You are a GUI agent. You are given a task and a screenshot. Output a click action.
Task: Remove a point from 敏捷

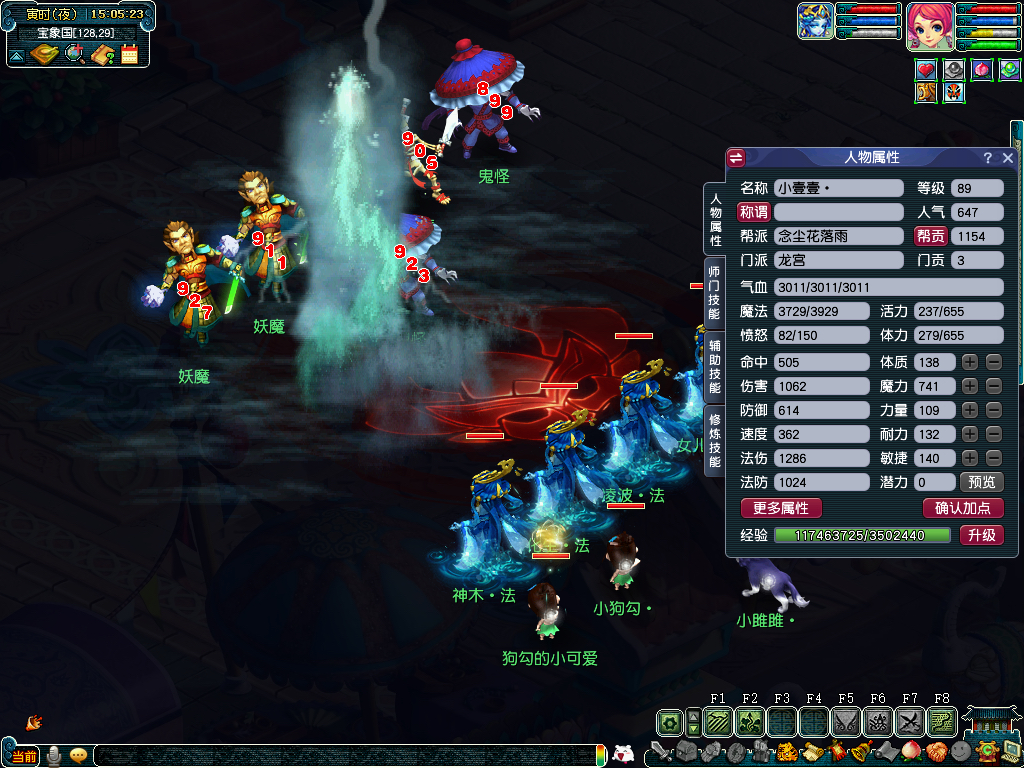coord(993,458)
